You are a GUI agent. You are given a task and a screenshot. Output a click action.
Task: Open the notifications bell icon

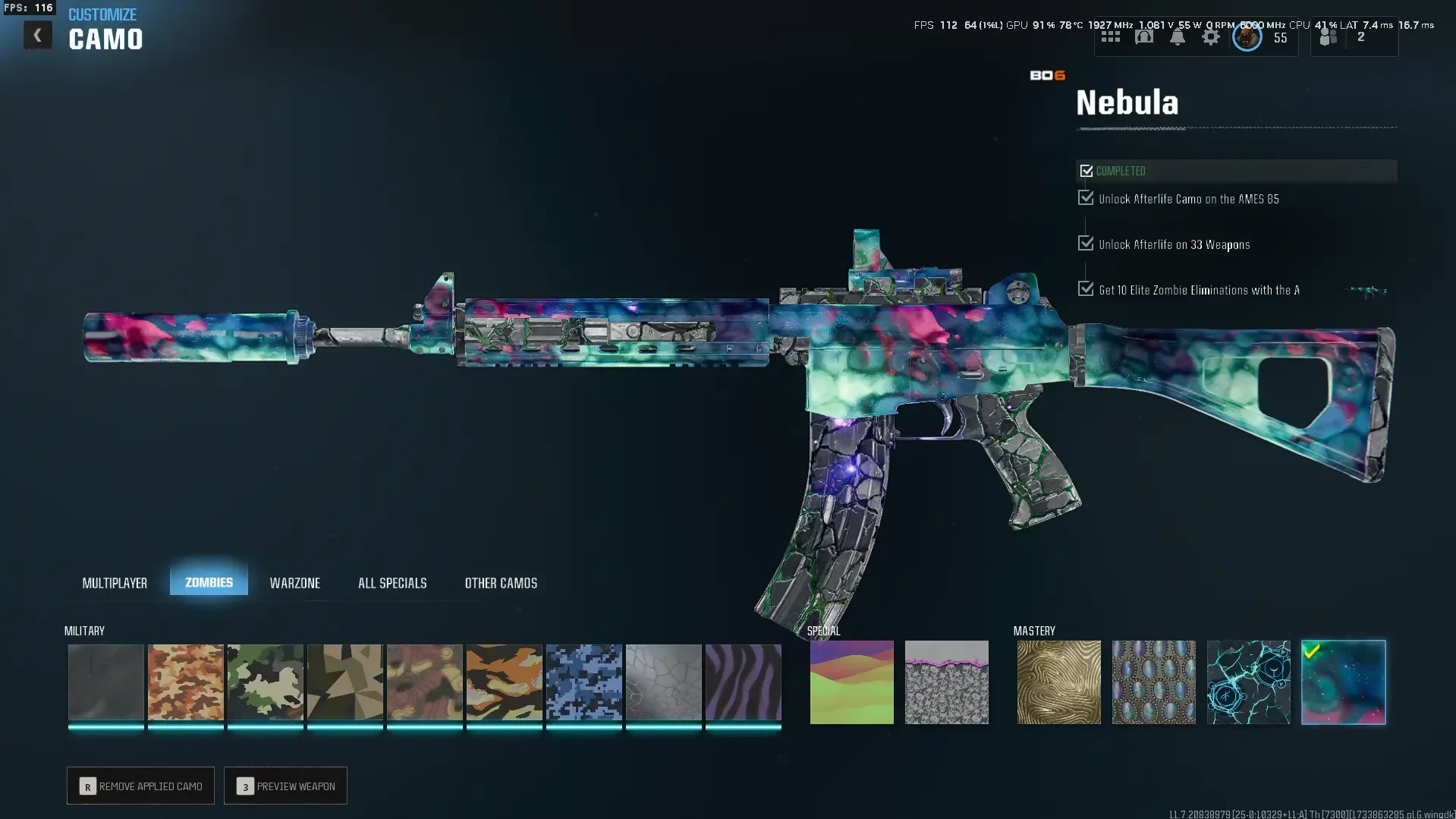click(1178, 37)
